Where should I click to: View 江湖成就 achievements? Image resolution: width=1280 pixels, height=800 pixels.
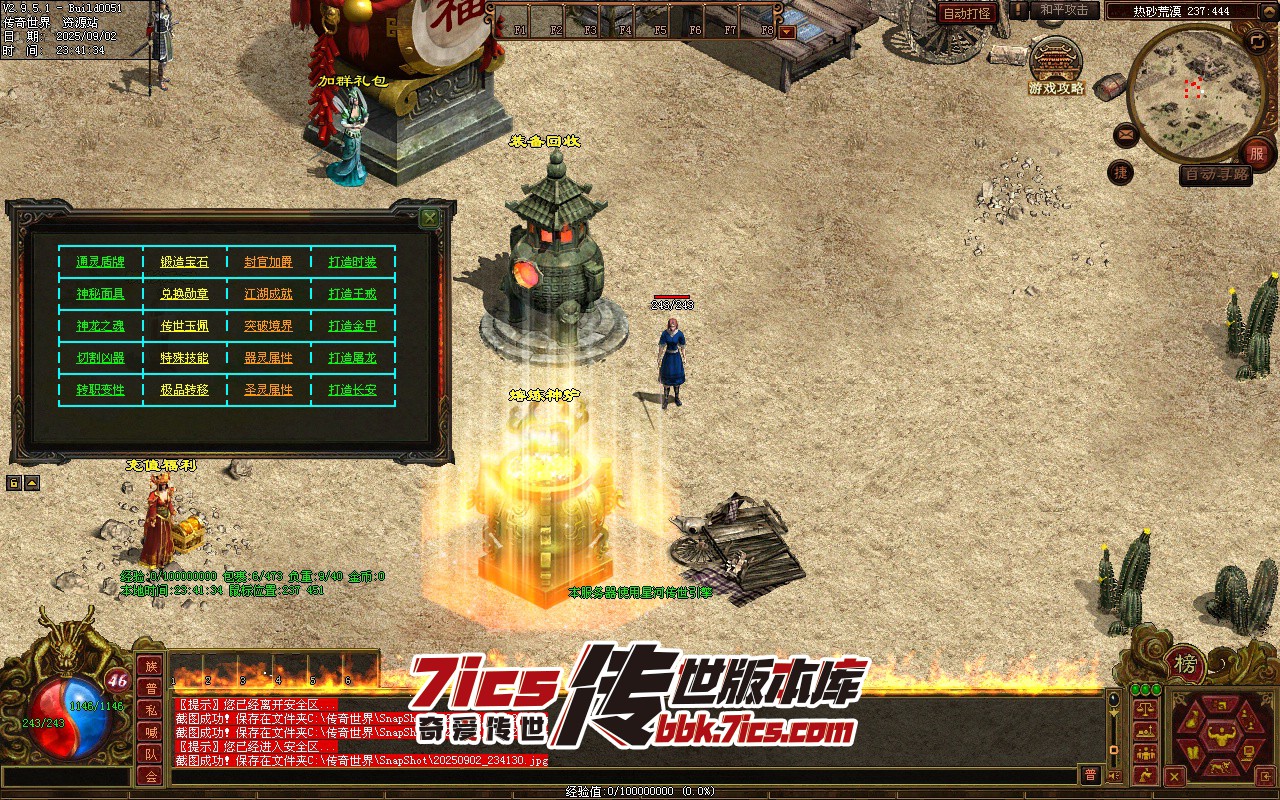(269, 294)
